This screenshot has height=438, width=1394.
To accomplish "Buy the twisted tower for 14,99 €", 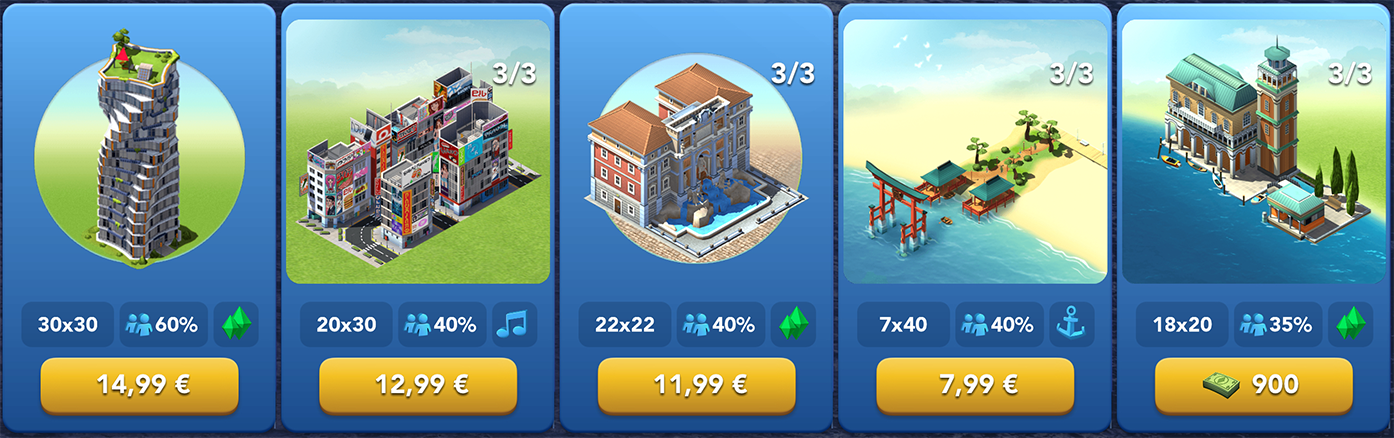I will (139, 385).
